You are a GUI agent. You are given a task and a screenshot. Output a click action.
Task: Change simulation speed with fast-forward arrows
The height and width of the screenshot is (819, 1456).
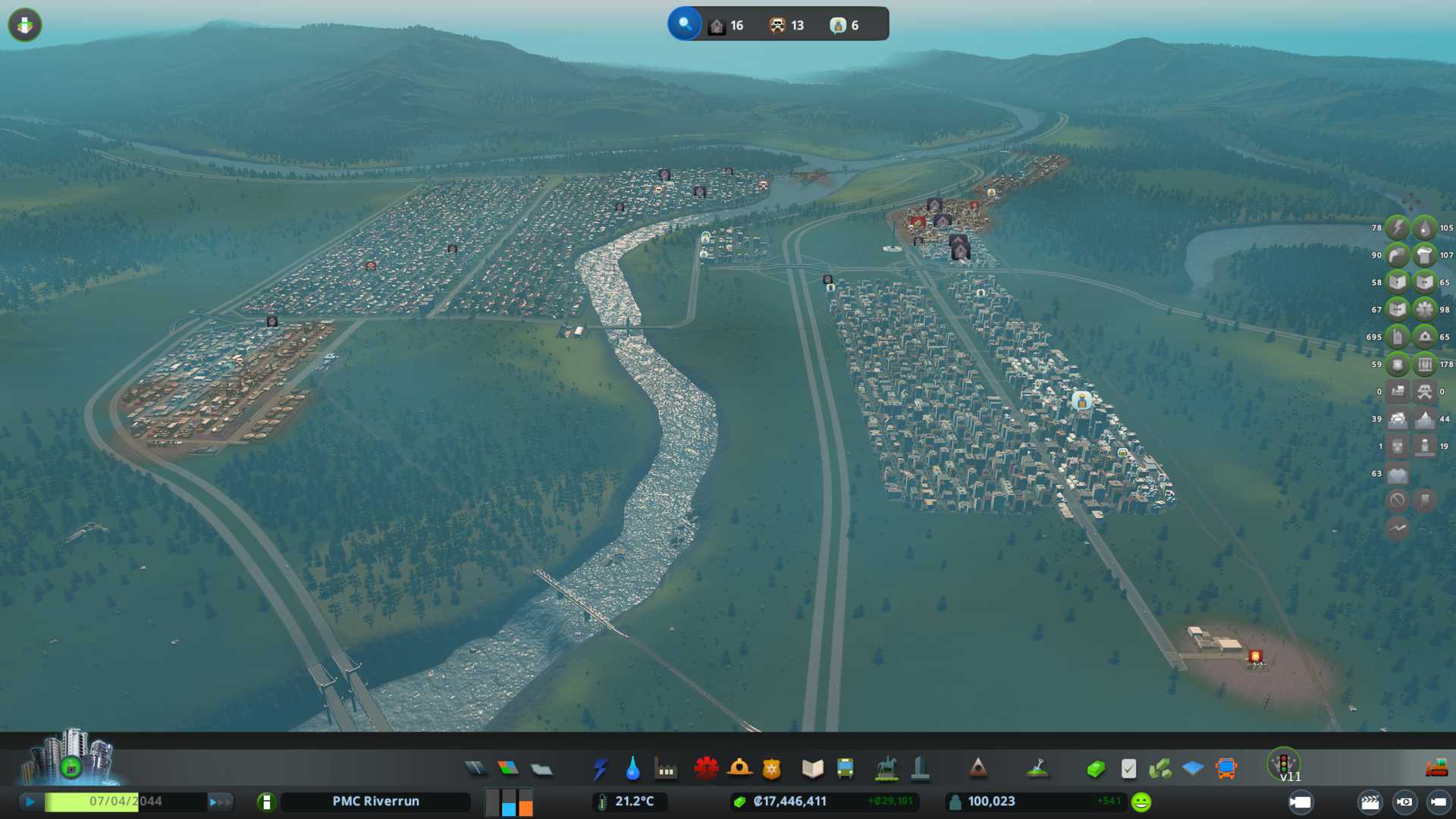[x=220, y=802]
